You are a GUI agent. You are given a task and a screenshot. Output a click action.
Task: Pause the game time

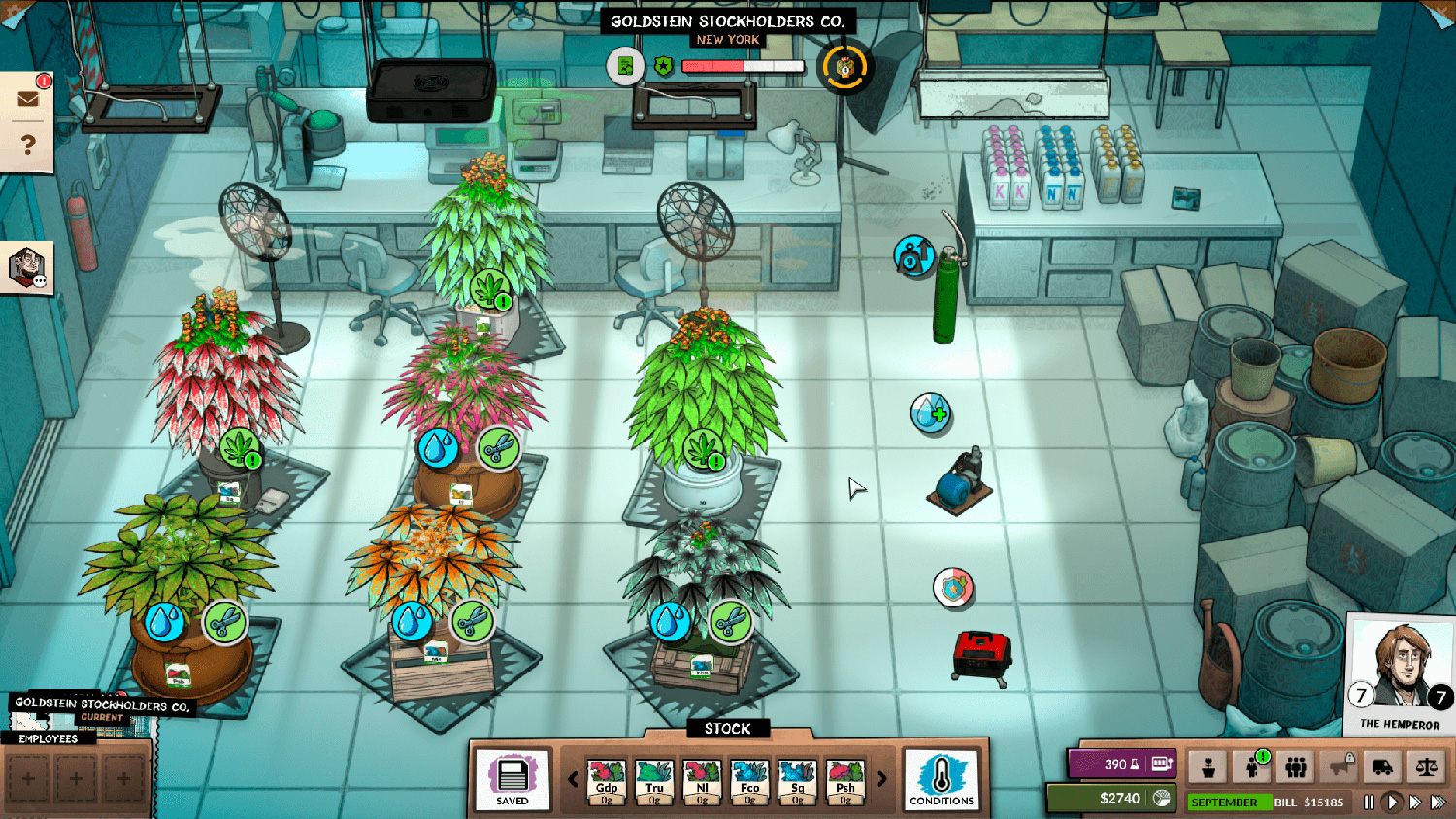click(x=1369, y=803)
